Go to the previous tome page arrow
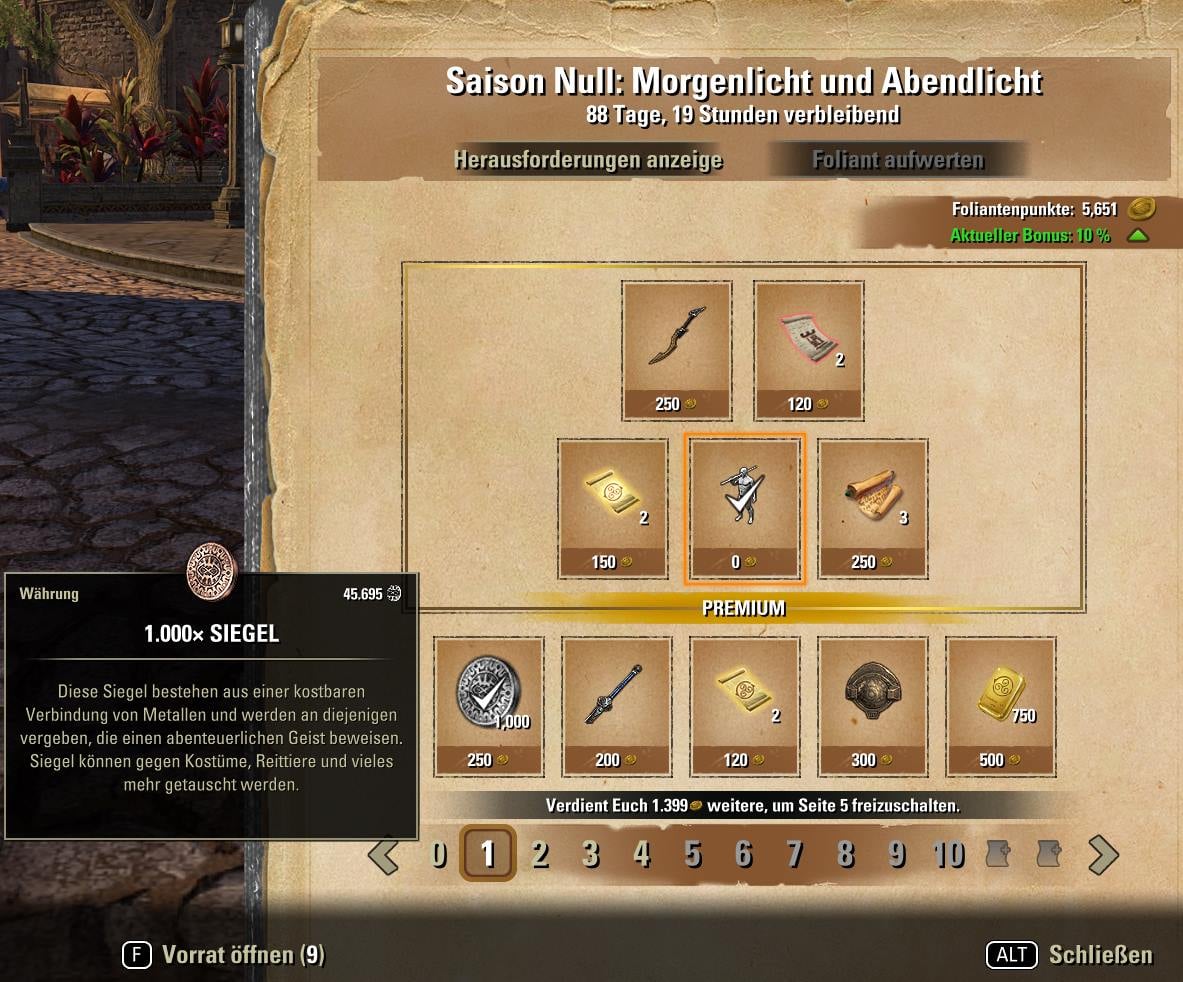Screen dimensions: 1183x982 (x=384, y=855)
